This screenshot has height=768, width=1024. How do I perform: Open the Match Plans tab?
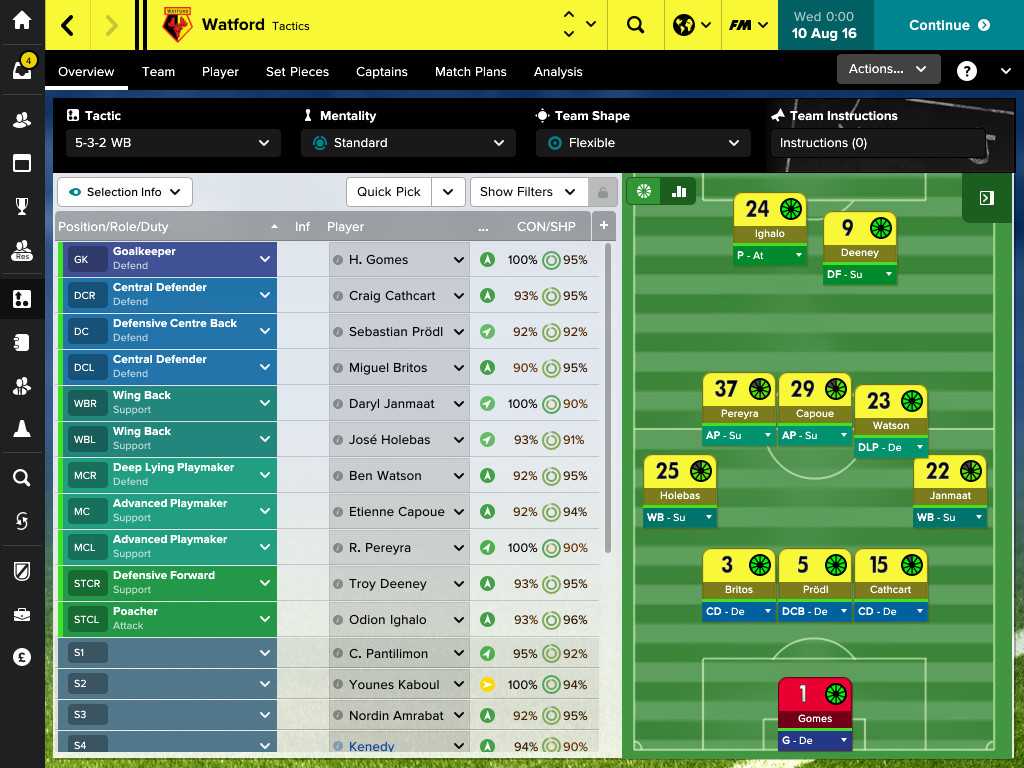point(470,72)
